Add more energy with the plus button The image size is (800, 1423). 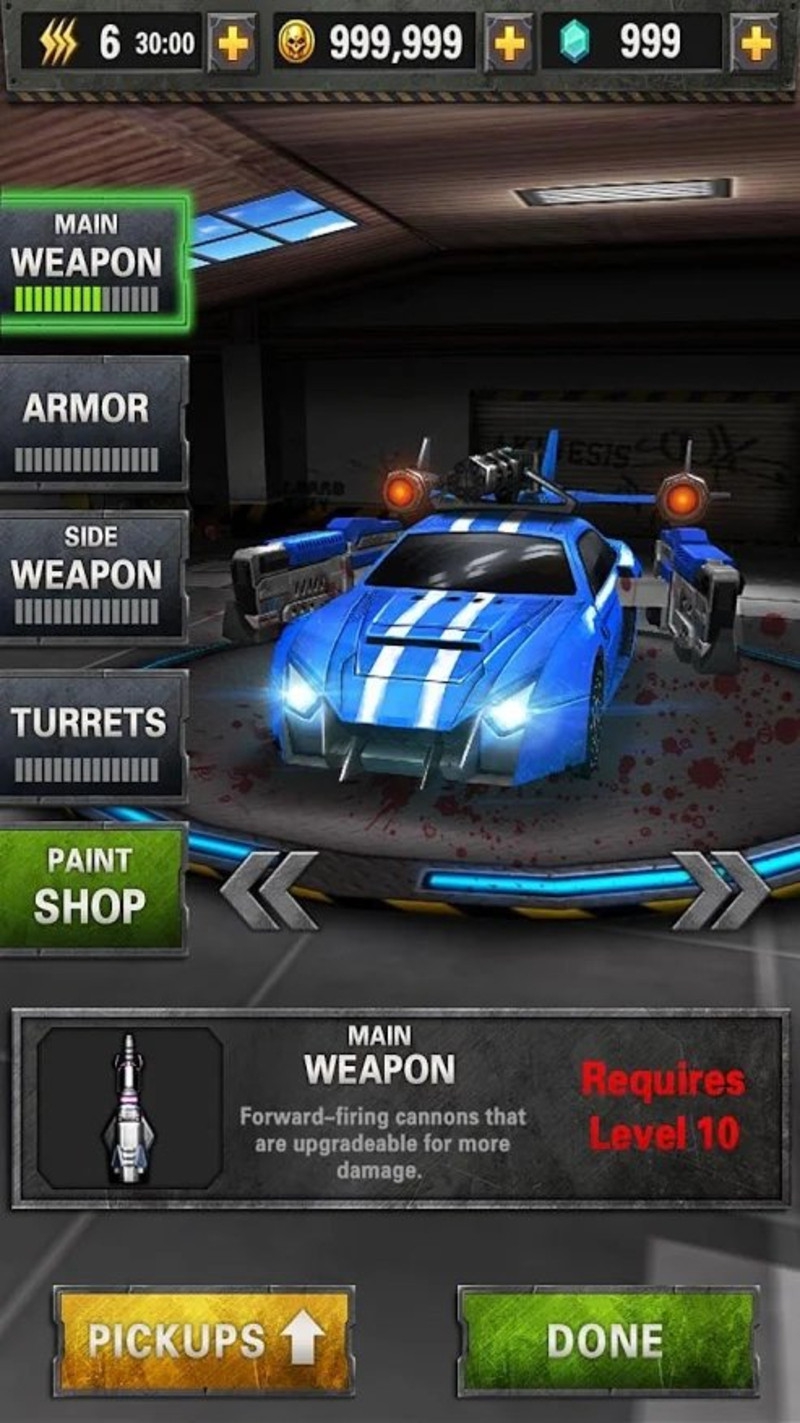coord(232,44)
